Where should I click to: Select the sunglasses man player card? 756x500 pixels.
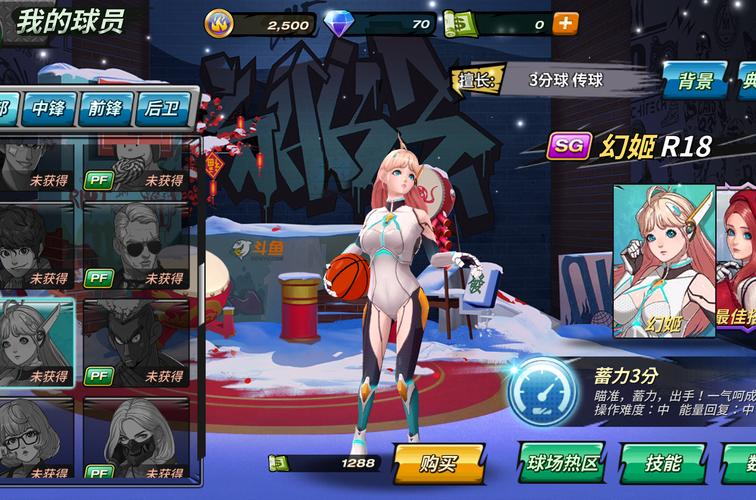pyautogui.click(x=135, y=245)
